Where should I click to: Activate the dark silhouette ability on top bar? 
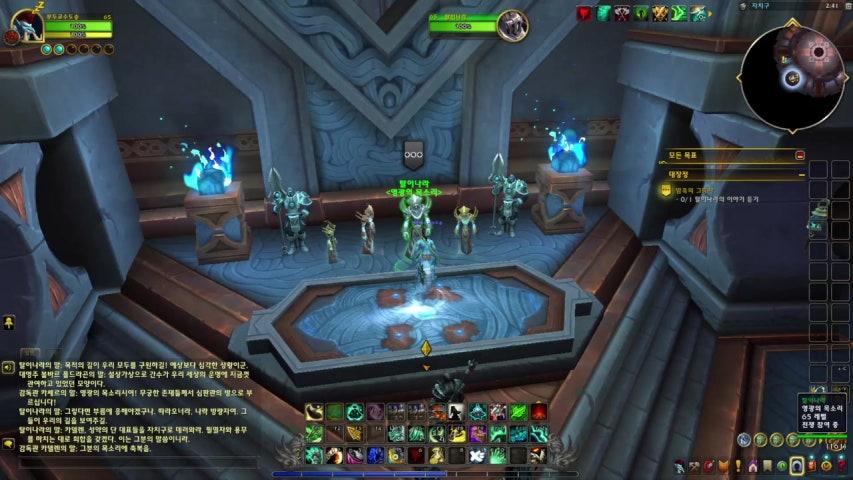click(x=456, y=411)
